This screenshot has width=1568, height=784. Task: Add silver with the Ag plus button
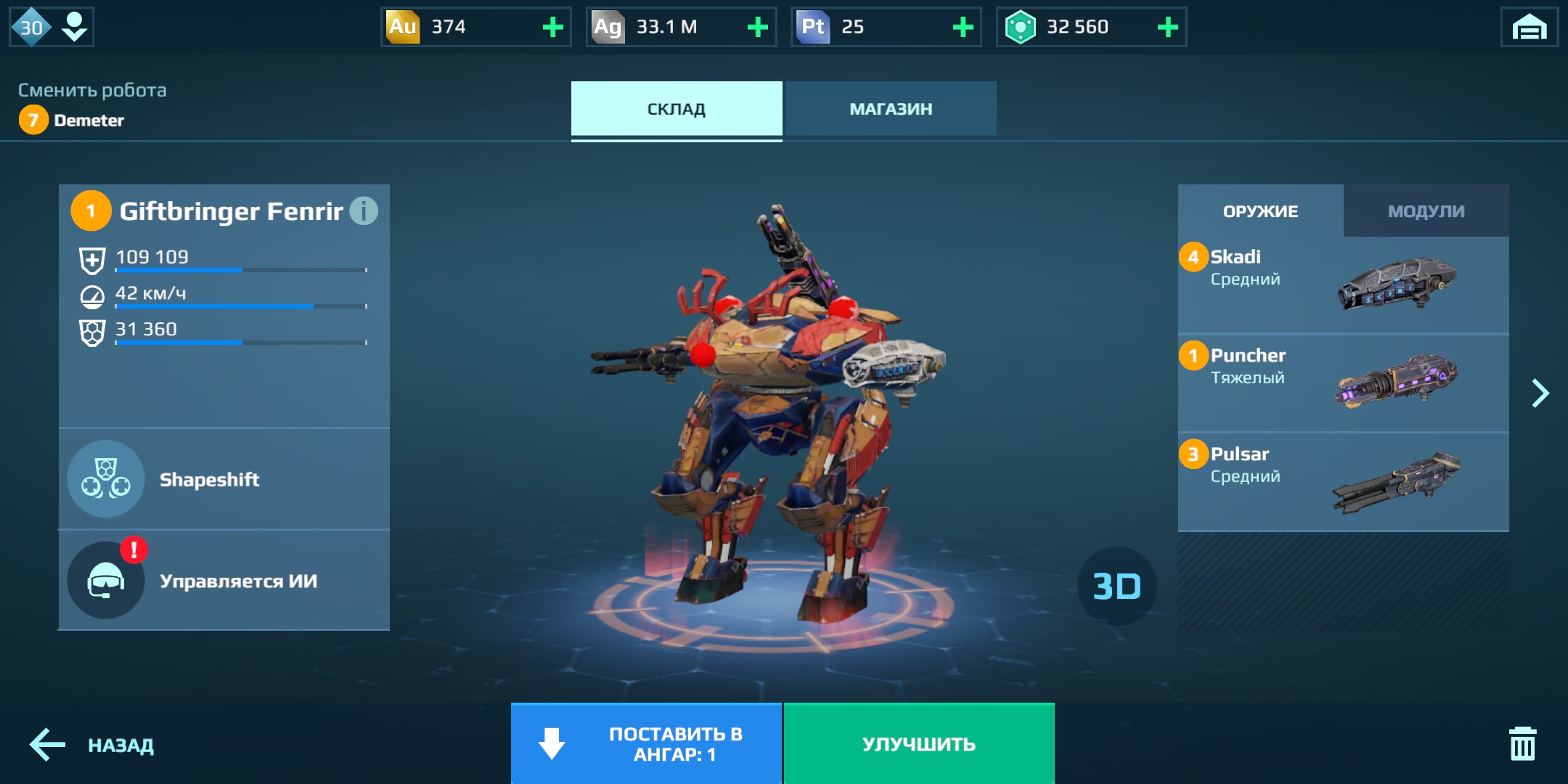(758, 28)
